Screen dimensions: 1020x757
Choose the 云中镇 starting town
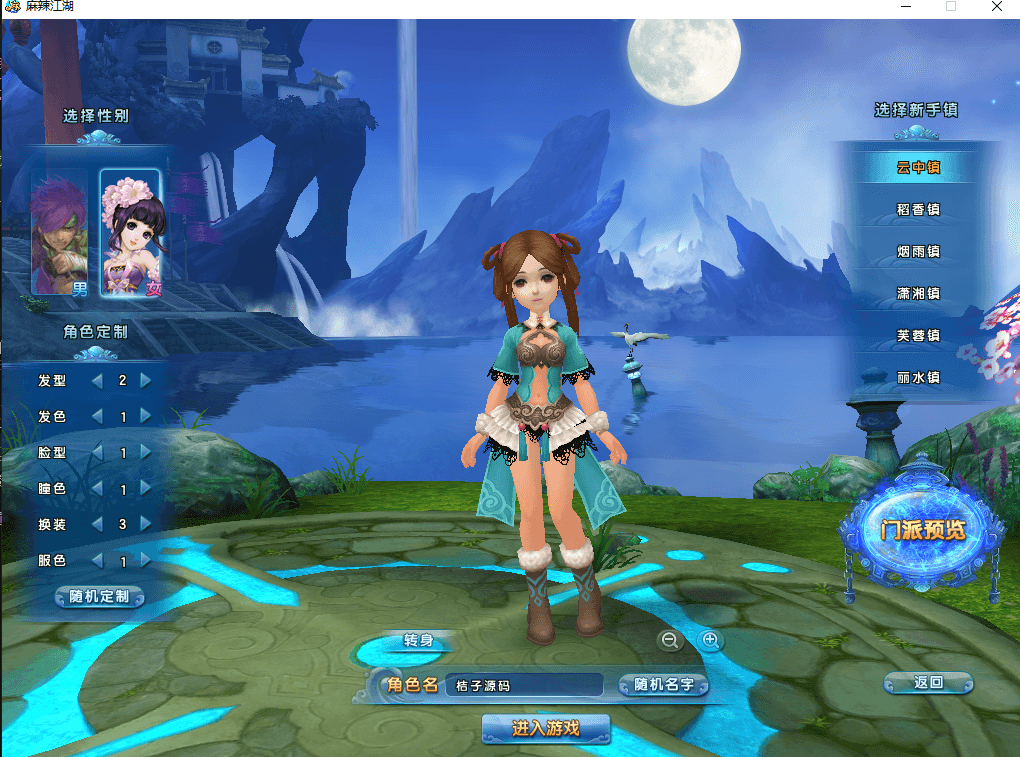pyautogui.click(x=918, y=168)
